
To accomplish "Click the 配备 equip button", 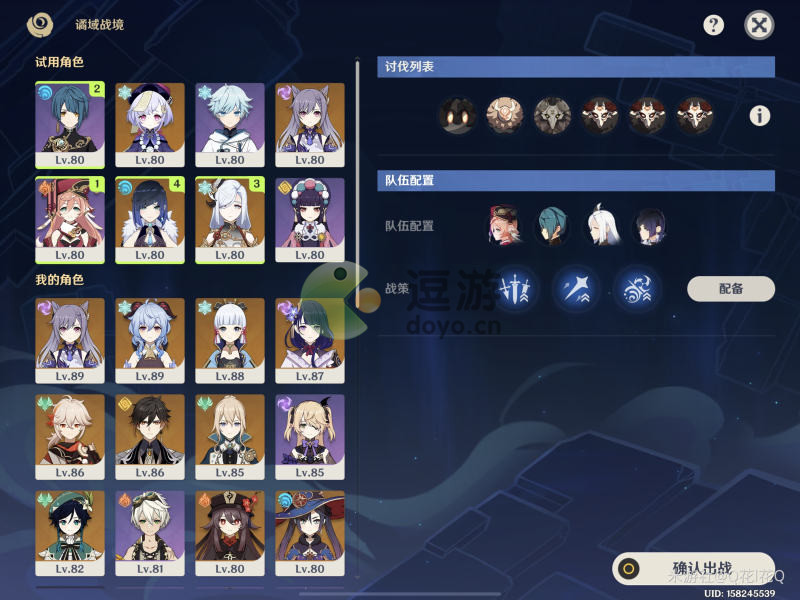I will click(x=731, y=289).
